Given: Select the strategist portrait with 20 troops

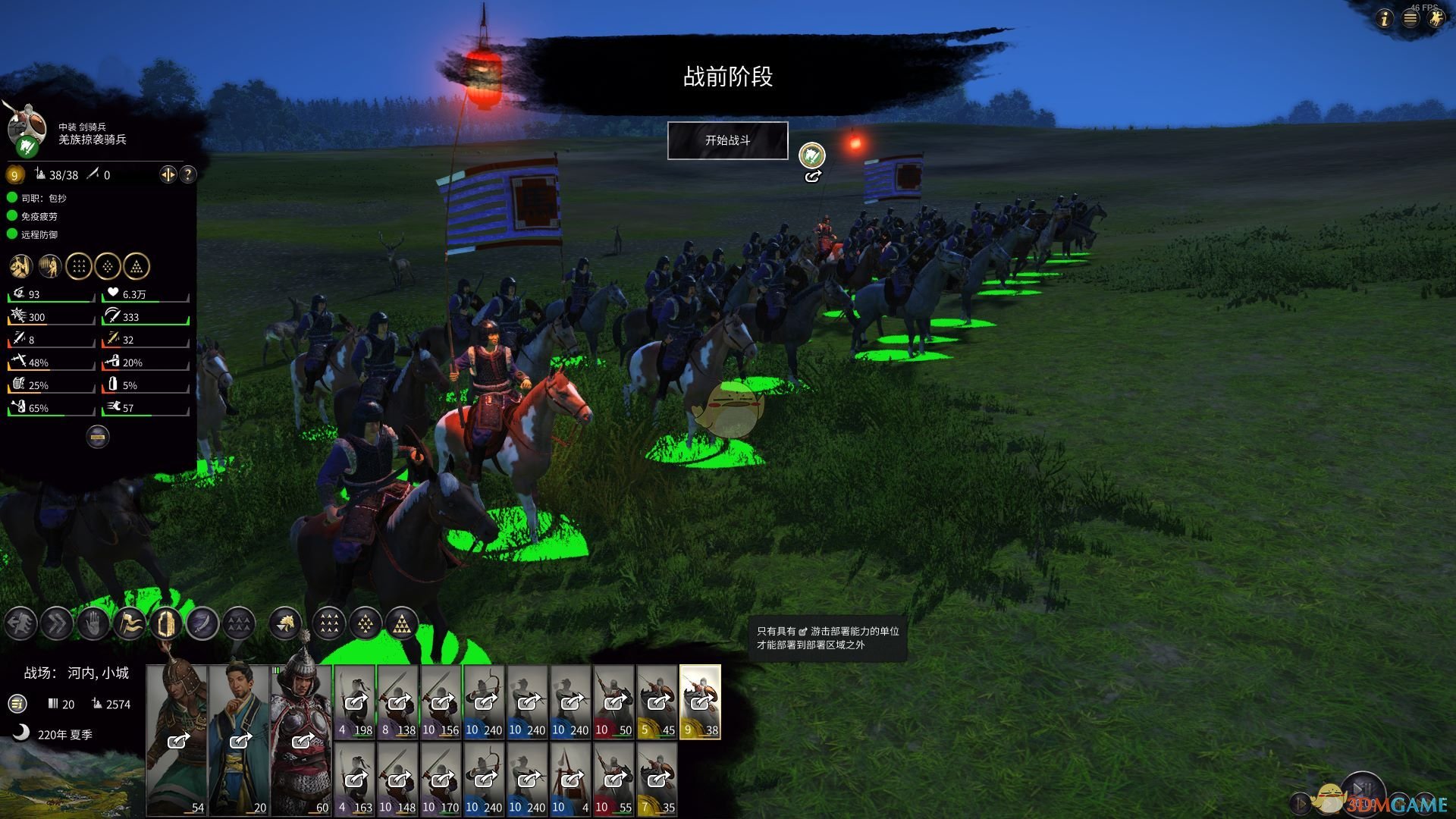Looking at the screenshot, I should (x=239, y=739).
